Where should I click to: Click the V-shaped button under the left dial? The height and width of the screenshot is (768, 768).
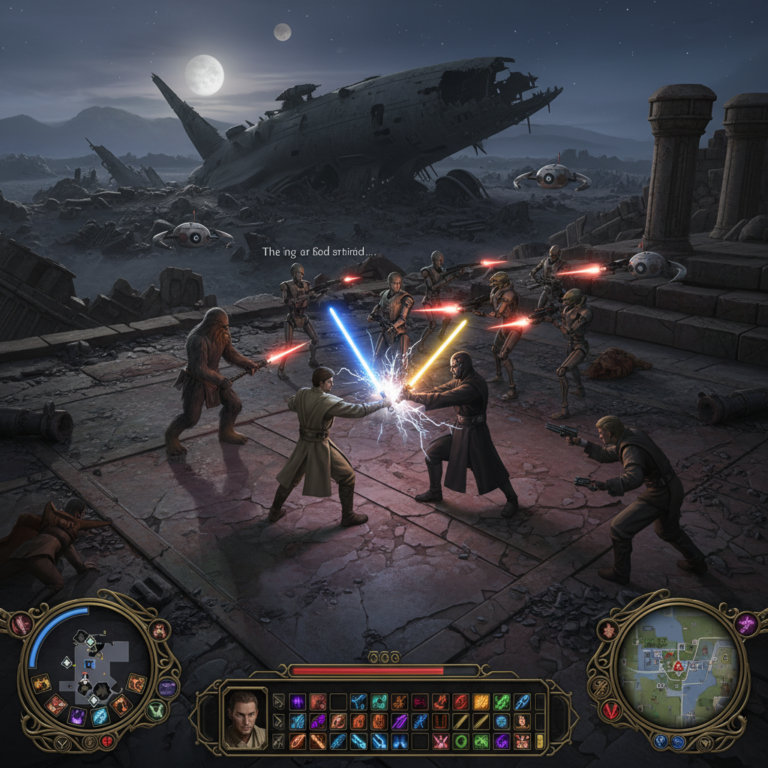coord(62,743)
